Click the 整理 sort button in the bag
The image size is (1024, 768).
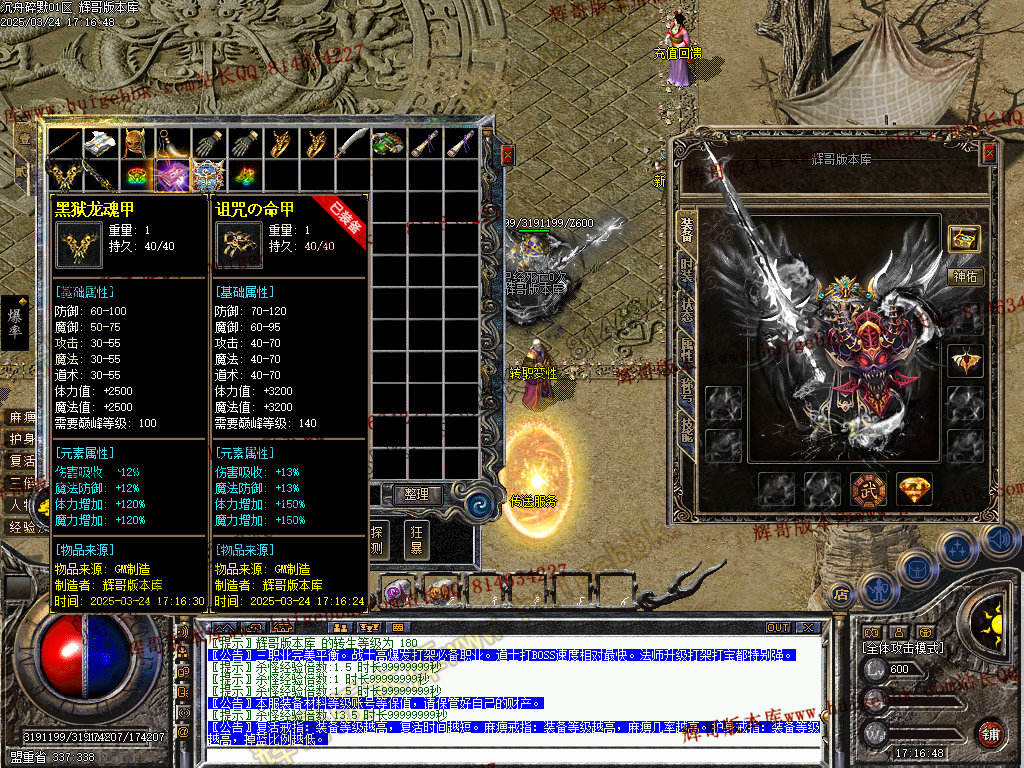416,494
